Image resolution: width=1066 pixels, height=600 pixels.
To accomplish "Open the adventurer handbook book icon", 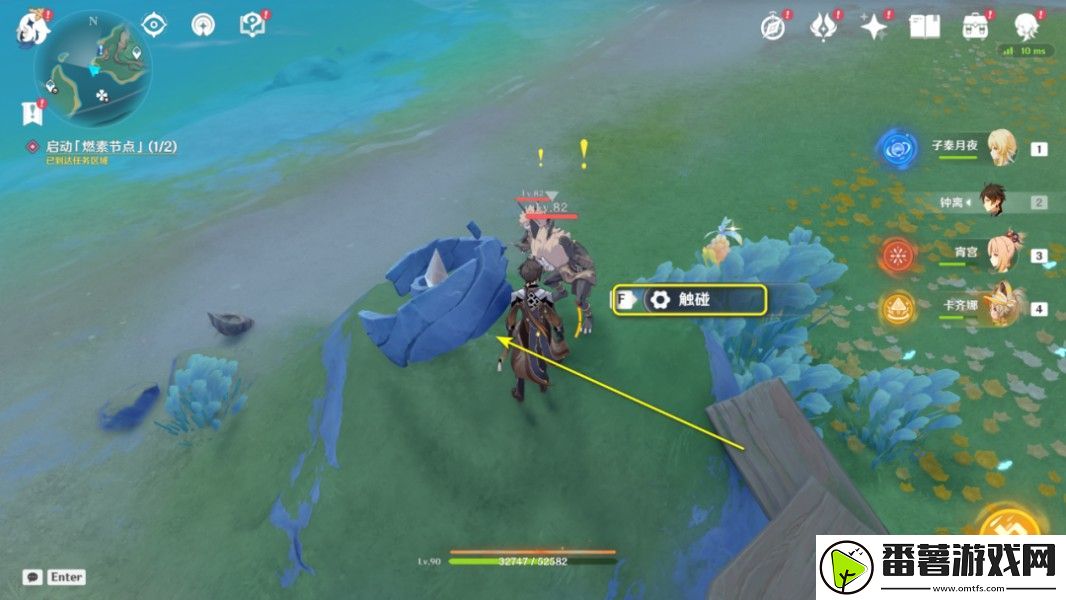I will [924, 27].
